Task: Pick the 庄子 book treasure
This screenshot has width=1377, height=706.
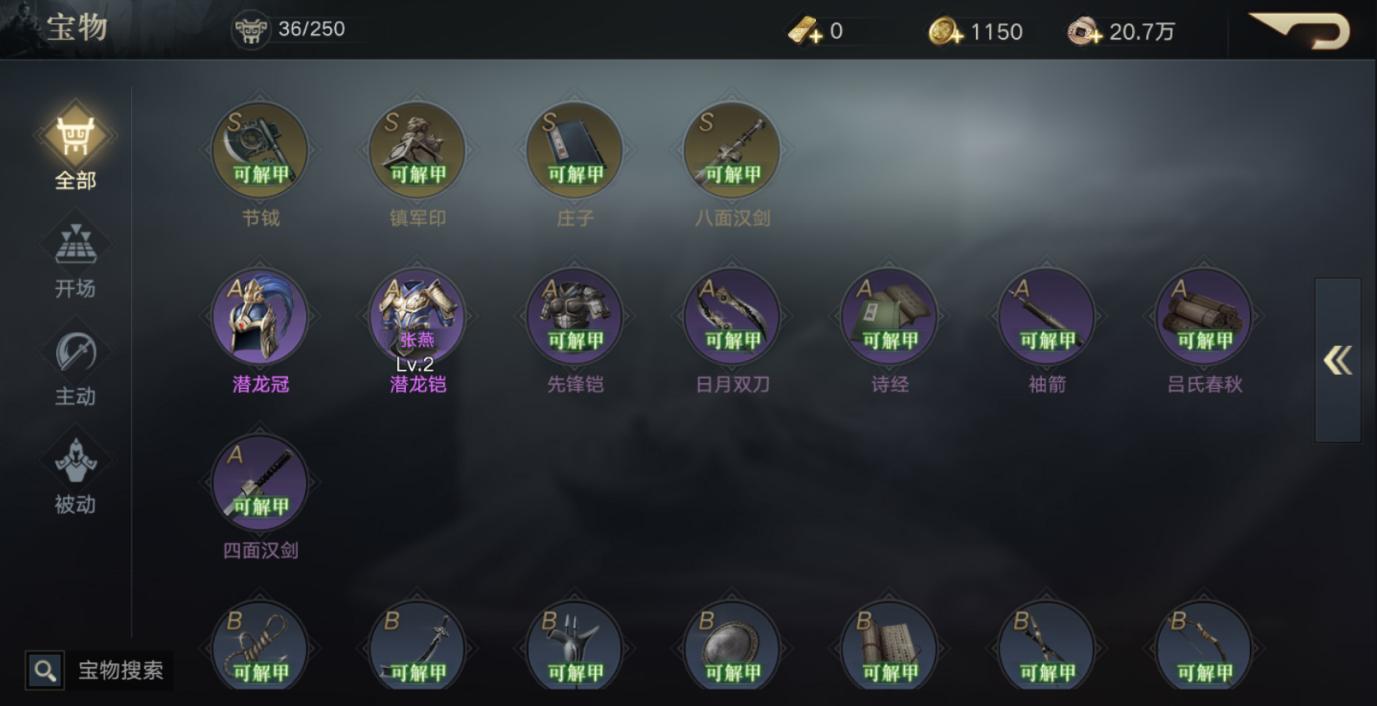Action: click(575, 151)
